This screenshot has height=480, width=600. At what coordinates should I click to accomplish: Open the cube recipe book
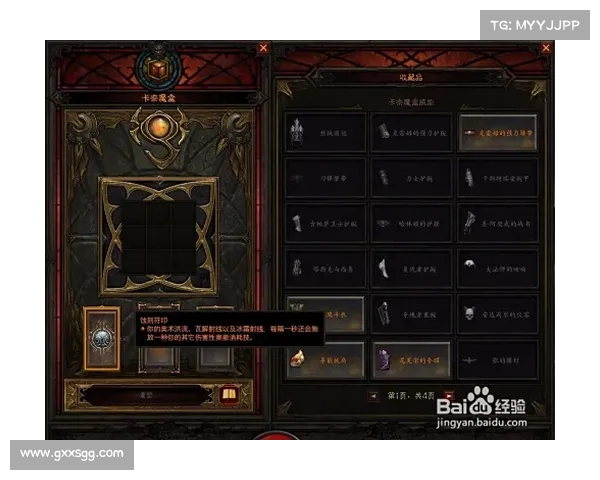click(x=227, y=395)
